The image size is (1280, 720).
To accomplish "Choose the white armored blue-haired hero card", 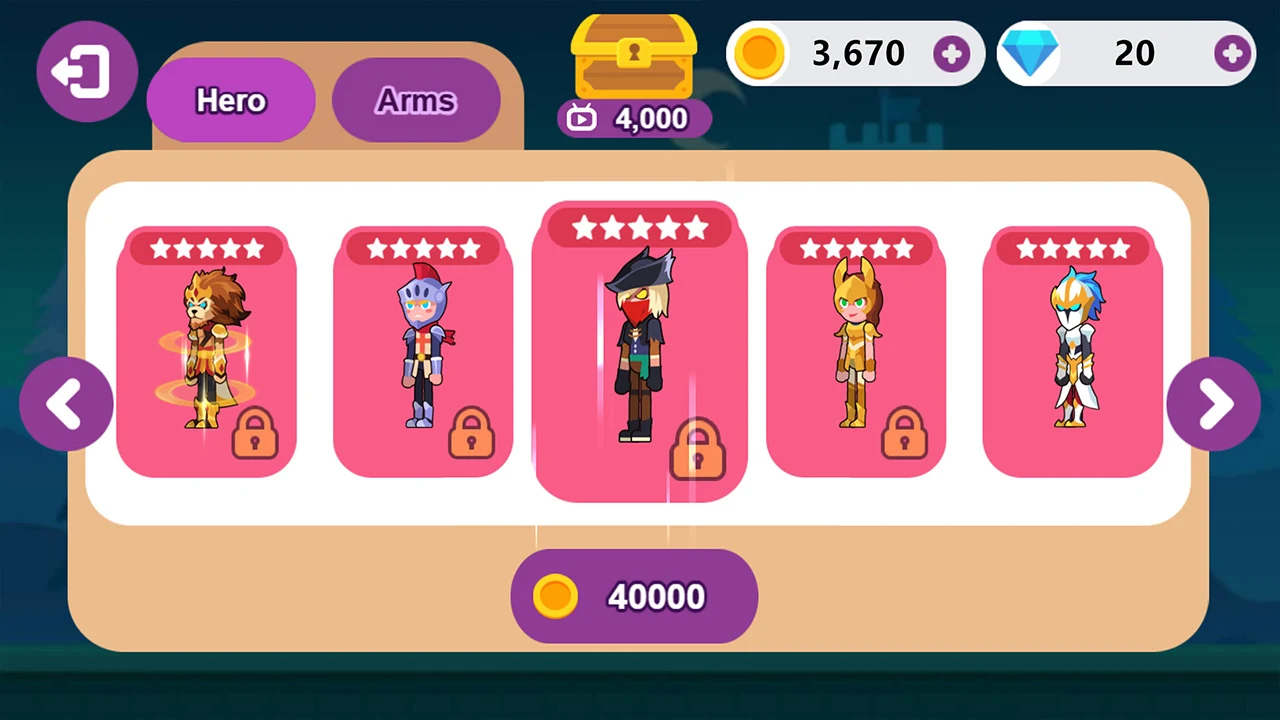I will (x=1073, y=352).
